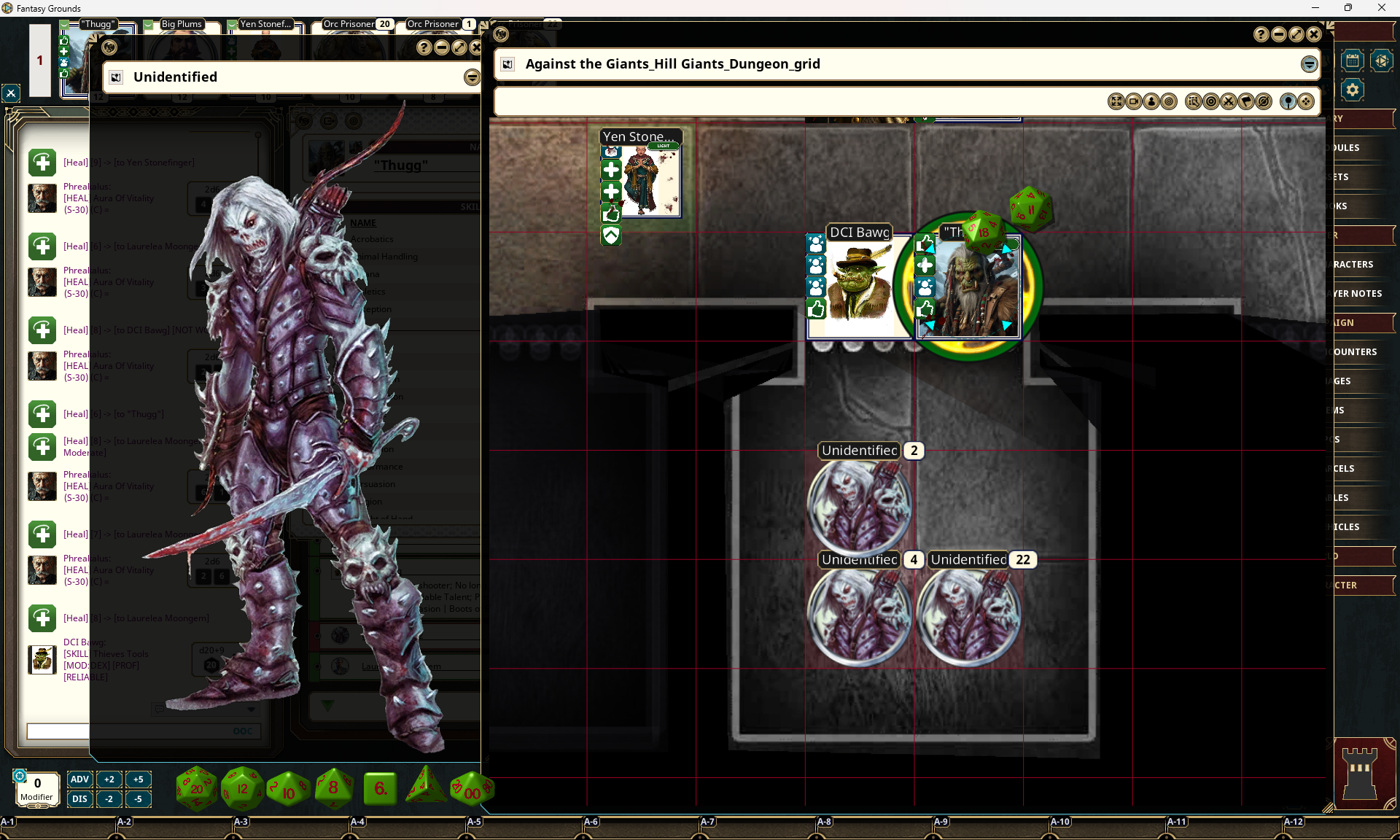Open help for the map window
This screenshot has width=1400, height=840.
(1261, 34)
